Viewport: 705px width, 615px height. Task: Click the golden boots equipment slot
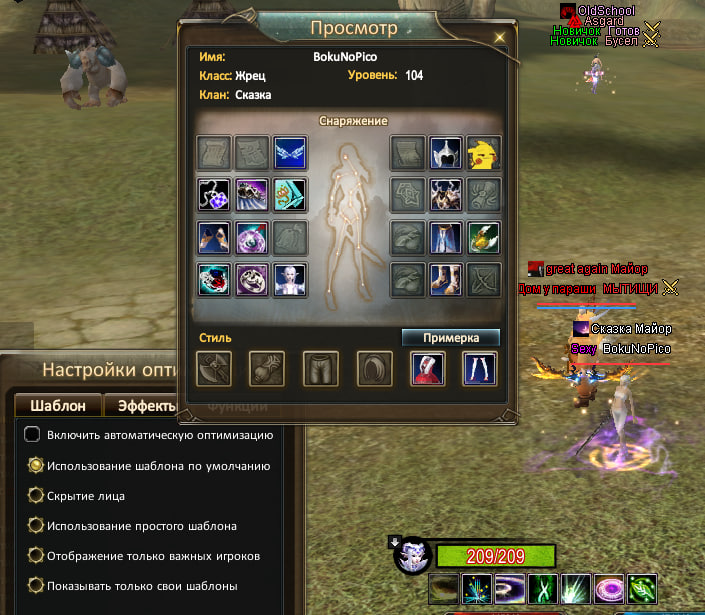pyautogui.click(x=446, y=279)
